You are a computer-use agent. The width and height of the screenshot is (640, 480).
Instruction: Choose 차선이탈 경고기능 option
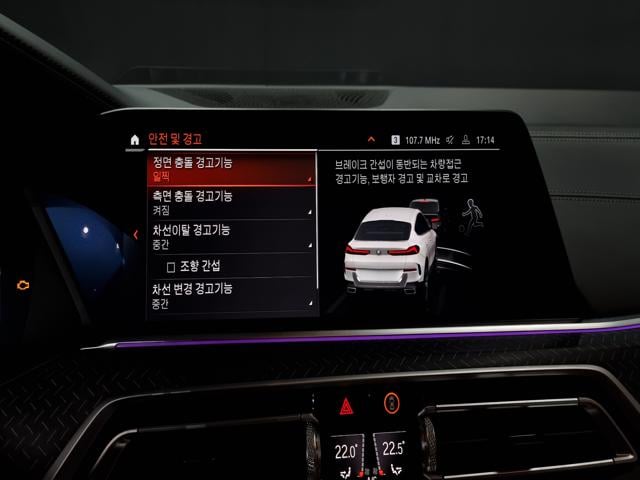point(232,236)
